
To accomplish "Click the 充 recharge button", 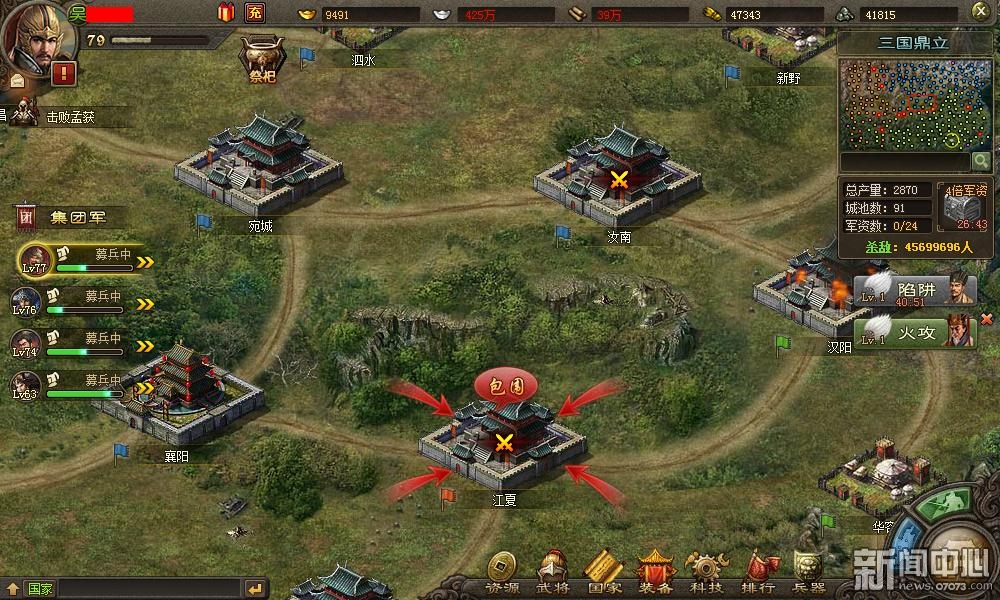I will coord(255,13).
